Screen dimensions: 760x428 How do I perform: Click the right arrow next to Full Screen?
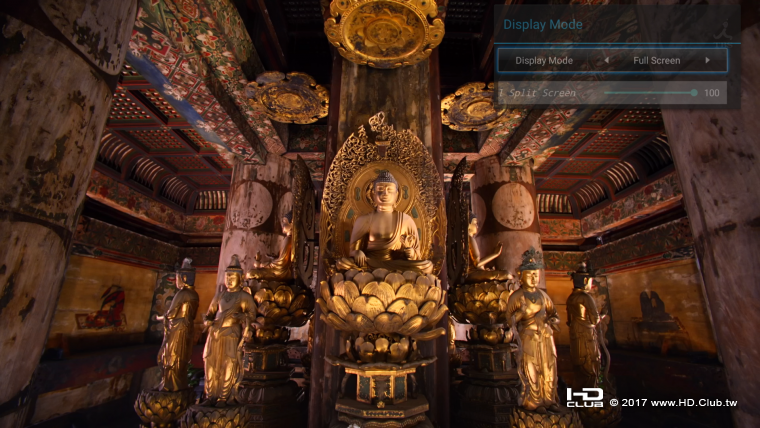pos(707,61)
